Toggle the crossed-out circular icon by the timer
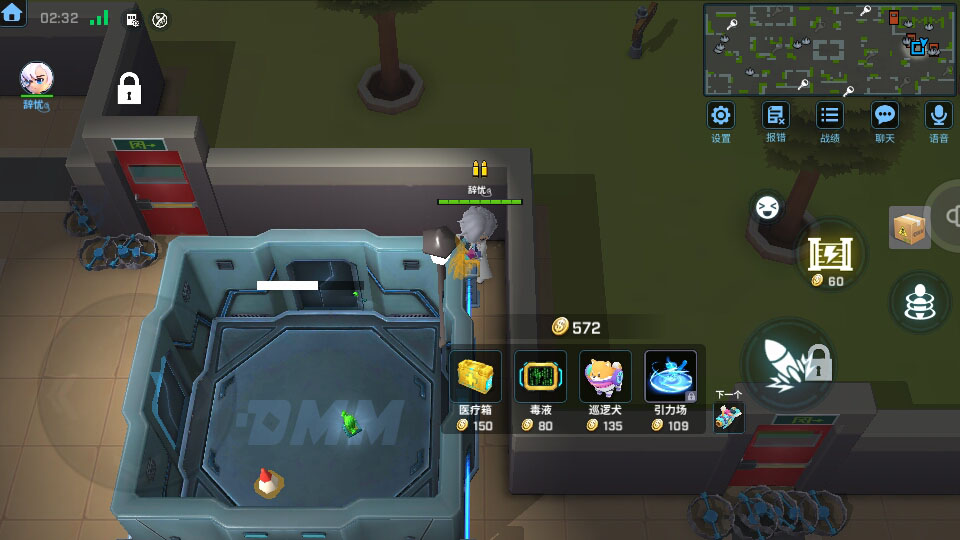 tap(160, 19)
